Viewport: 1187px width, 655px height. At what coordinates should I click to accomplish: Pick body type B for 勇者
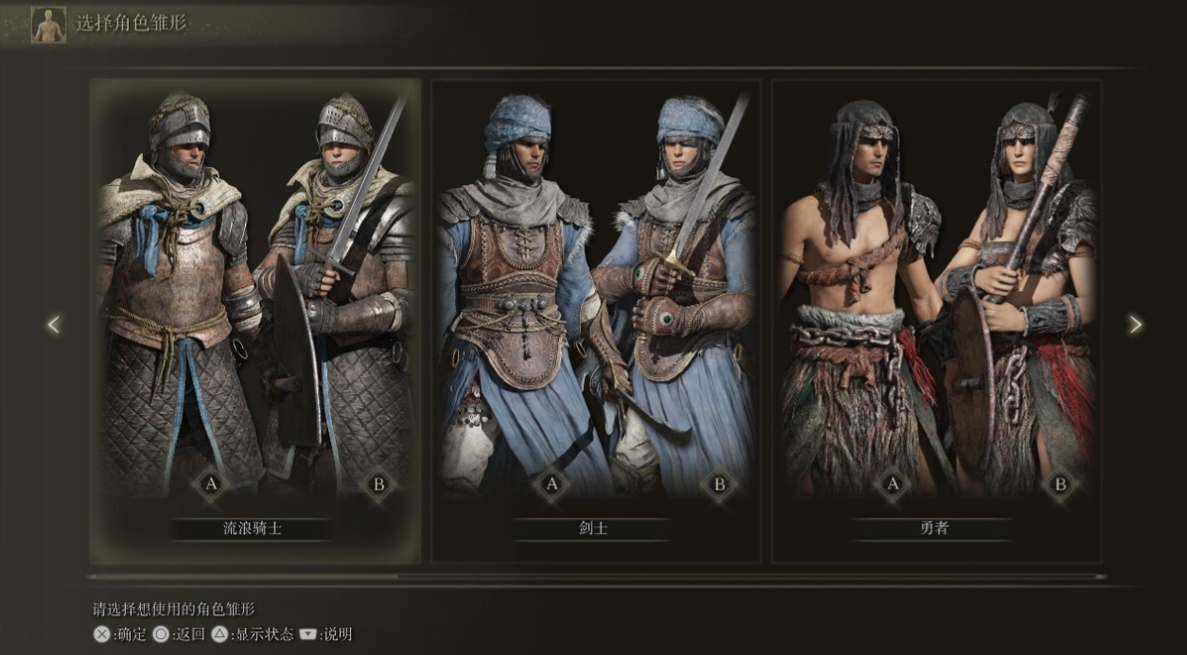coord(1059,485)
